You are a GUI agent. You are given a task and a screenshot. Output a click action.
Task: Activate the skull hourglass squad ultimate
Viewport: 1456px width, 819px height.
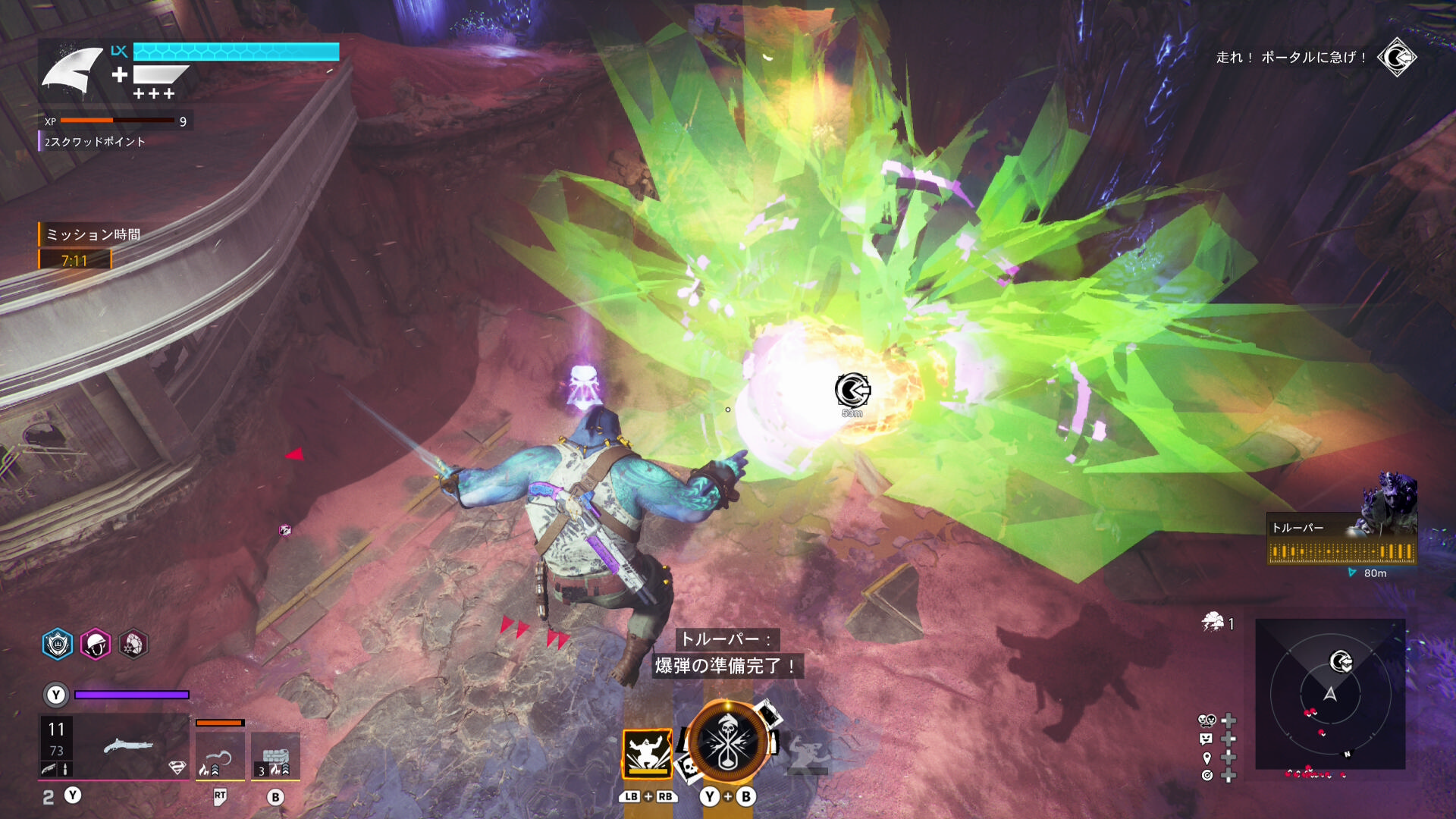726,742
